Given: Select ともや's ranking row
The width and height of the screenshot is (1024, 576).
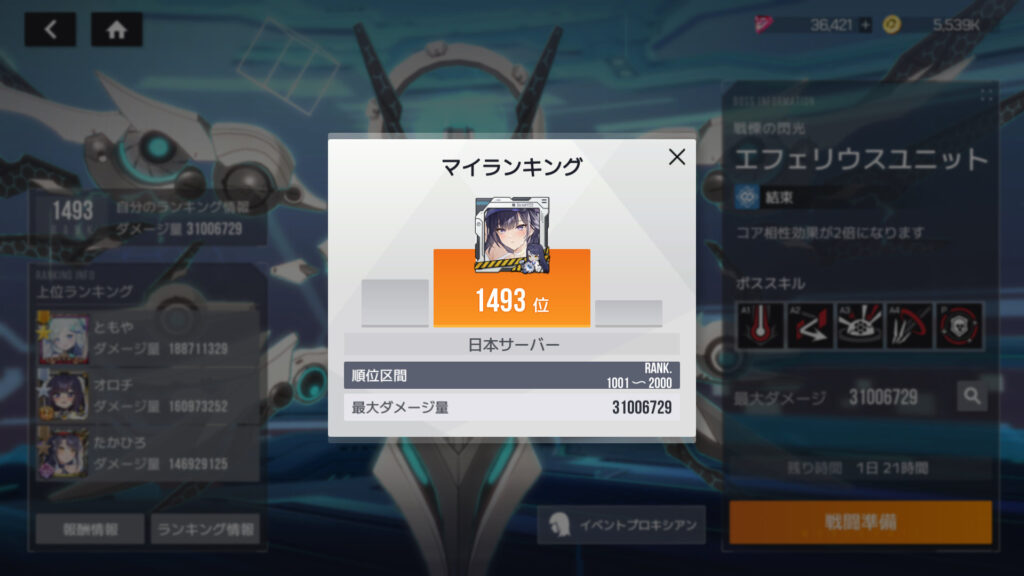Looking at the screenshot, I should (148, 337).
